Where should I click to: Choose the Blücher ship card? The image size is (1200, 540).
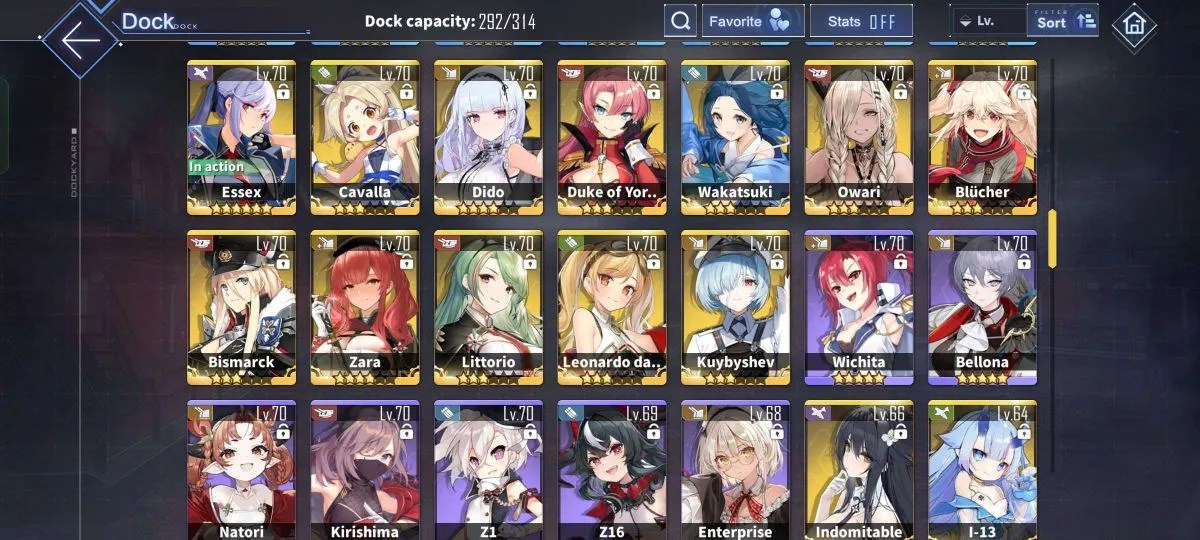982,135
